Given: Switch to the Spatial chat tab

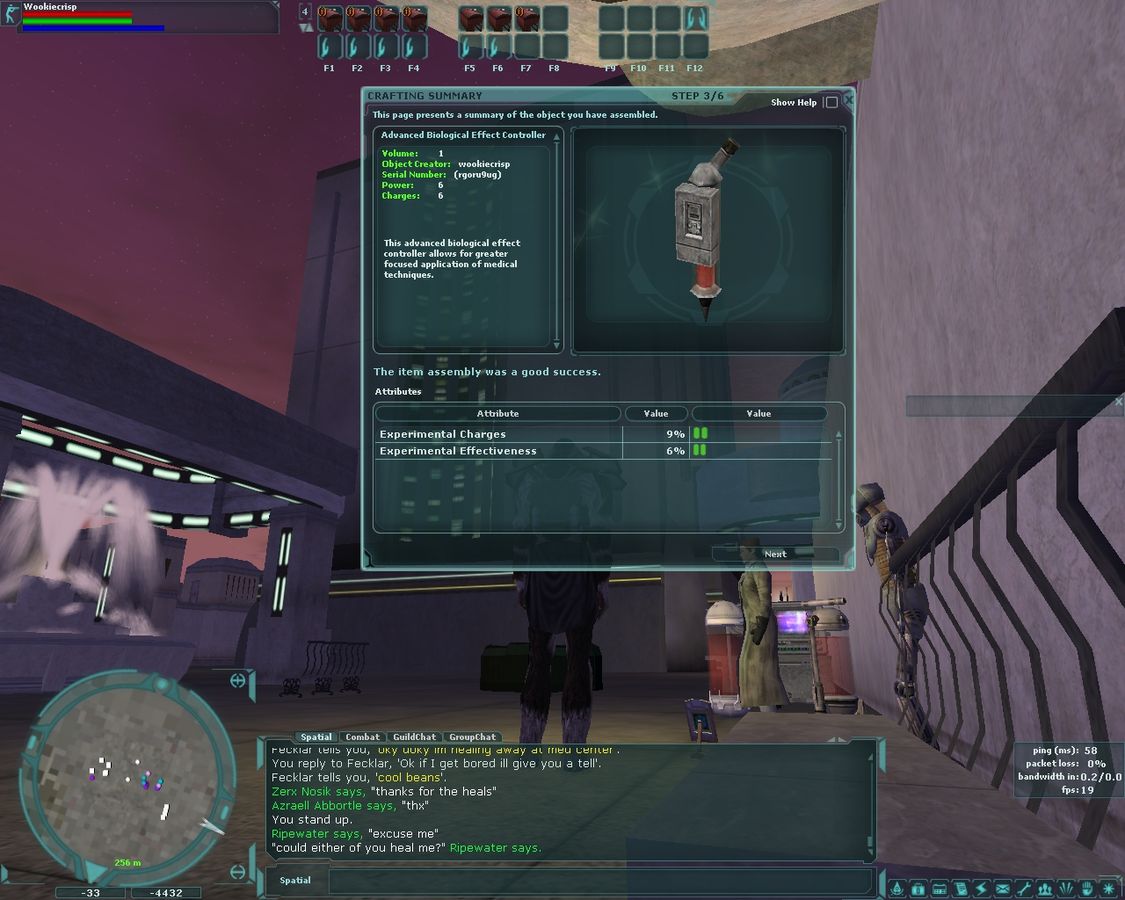Looking at the screenshot, I should tap(316, 737).
